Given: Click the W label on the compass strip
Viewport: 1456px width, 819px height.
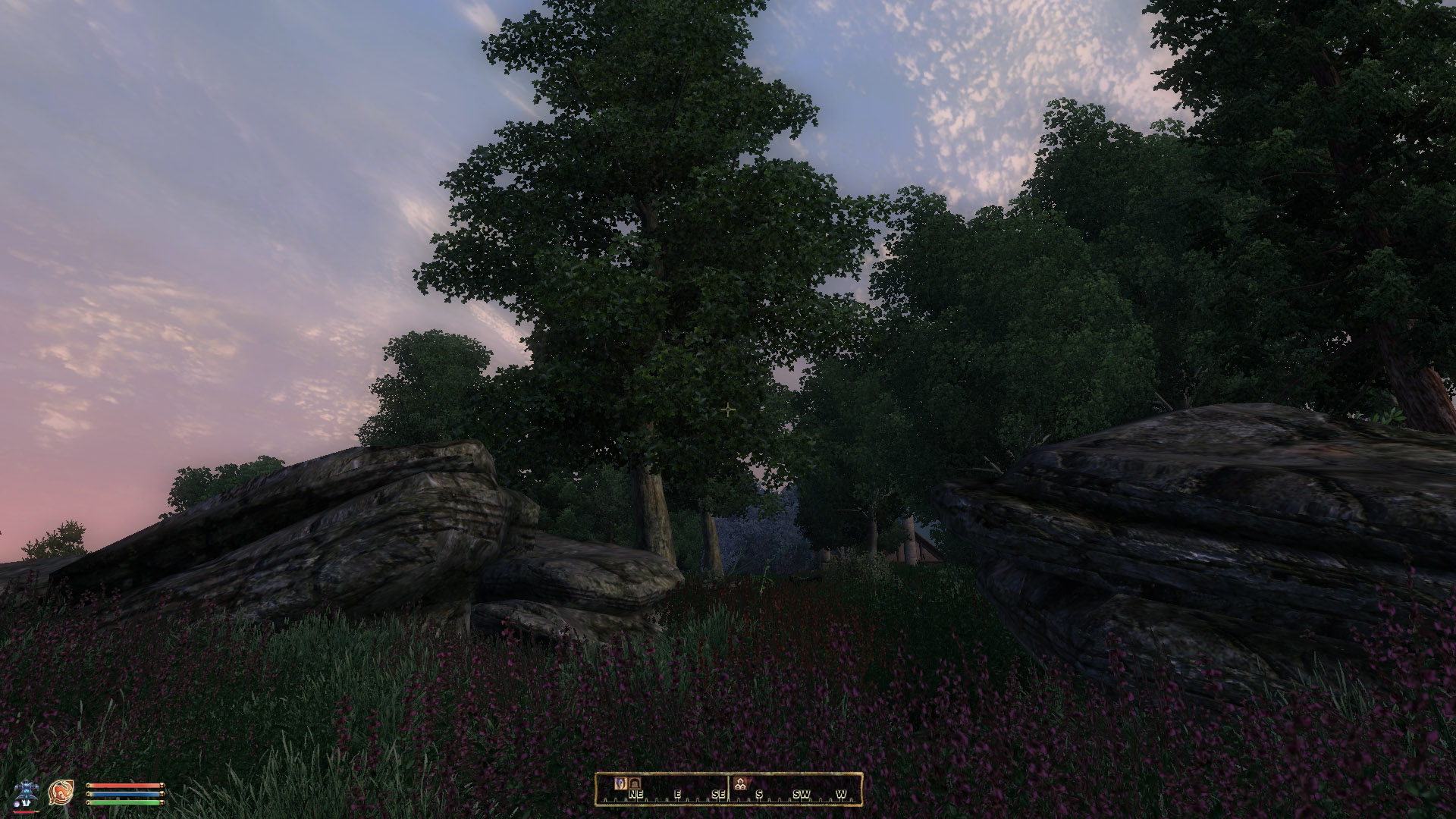Looking at the screenshot, I should coord(842,793).
